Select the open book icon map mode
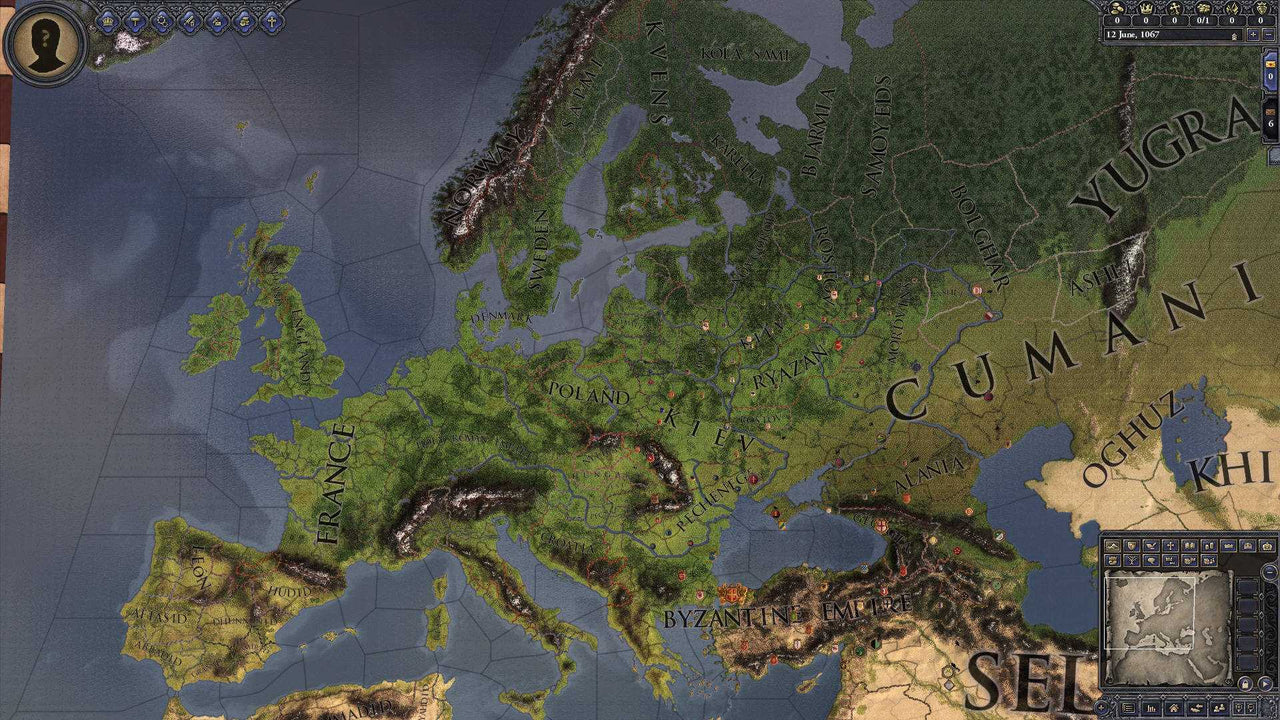 [1189, 546]
